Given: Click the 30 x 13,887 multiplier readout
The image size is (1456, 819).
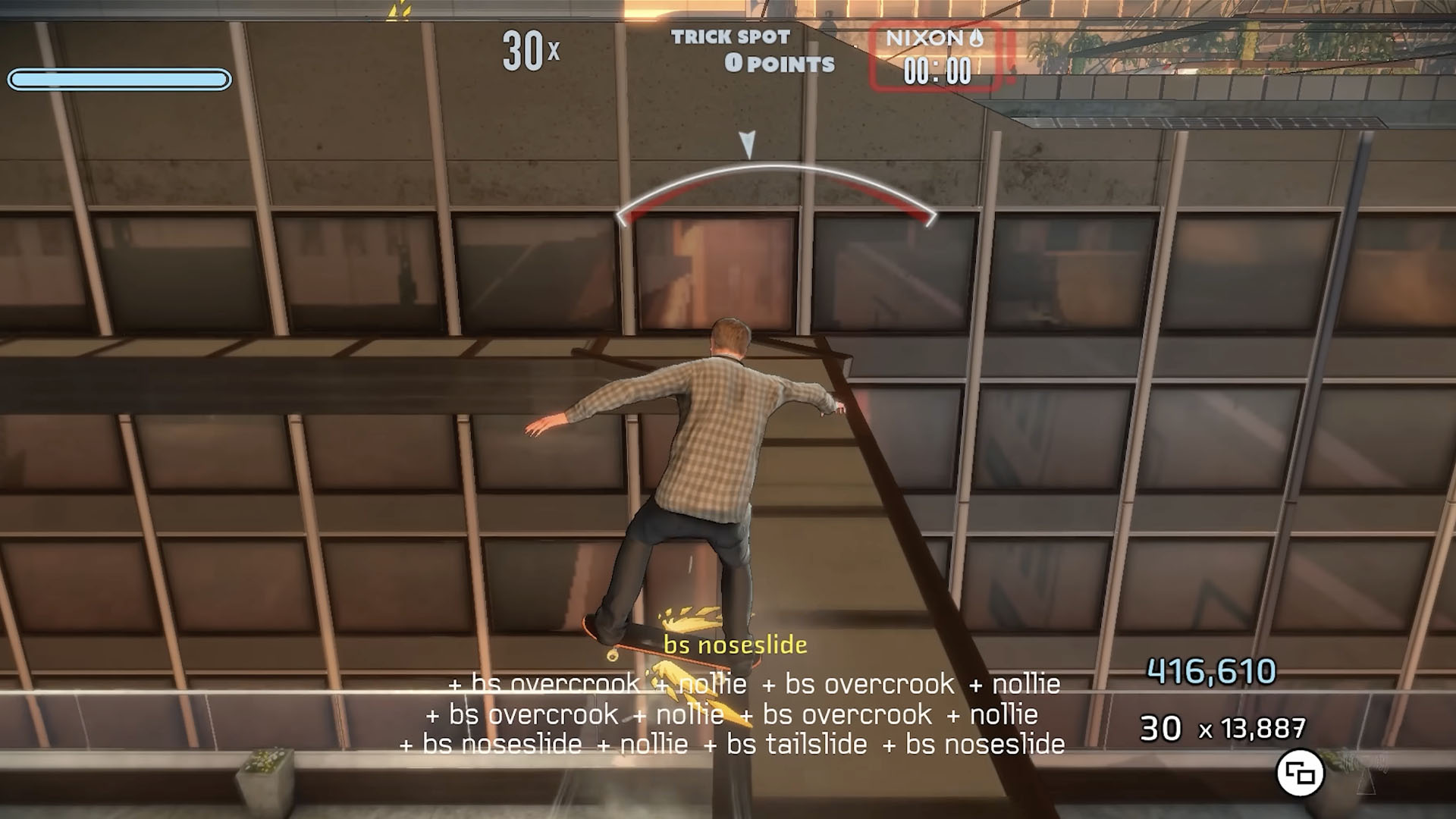Looking at the screenshot, I should coord(1221,726).
